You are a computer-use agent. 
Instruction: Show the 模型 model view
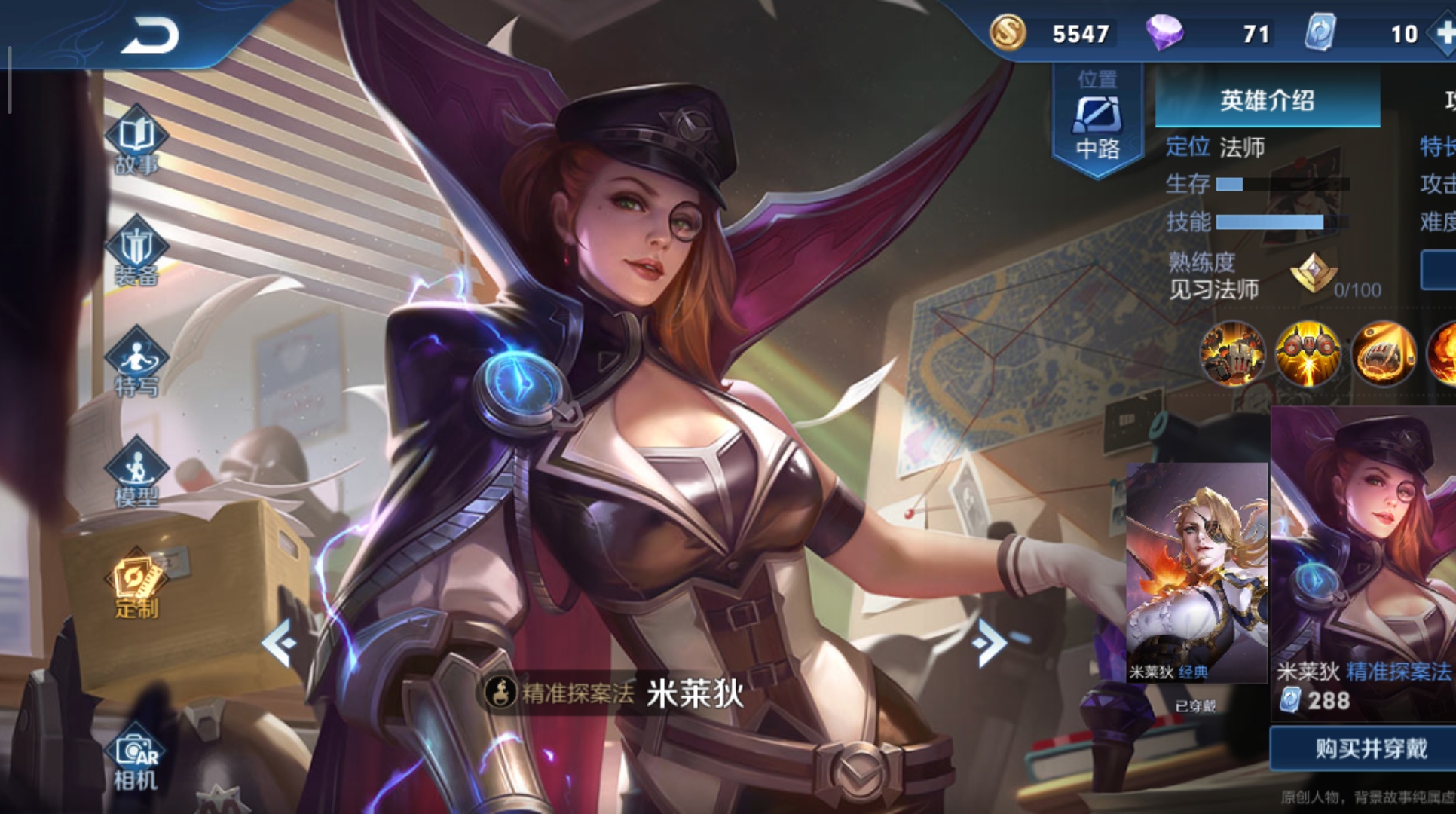pos(136,473)
